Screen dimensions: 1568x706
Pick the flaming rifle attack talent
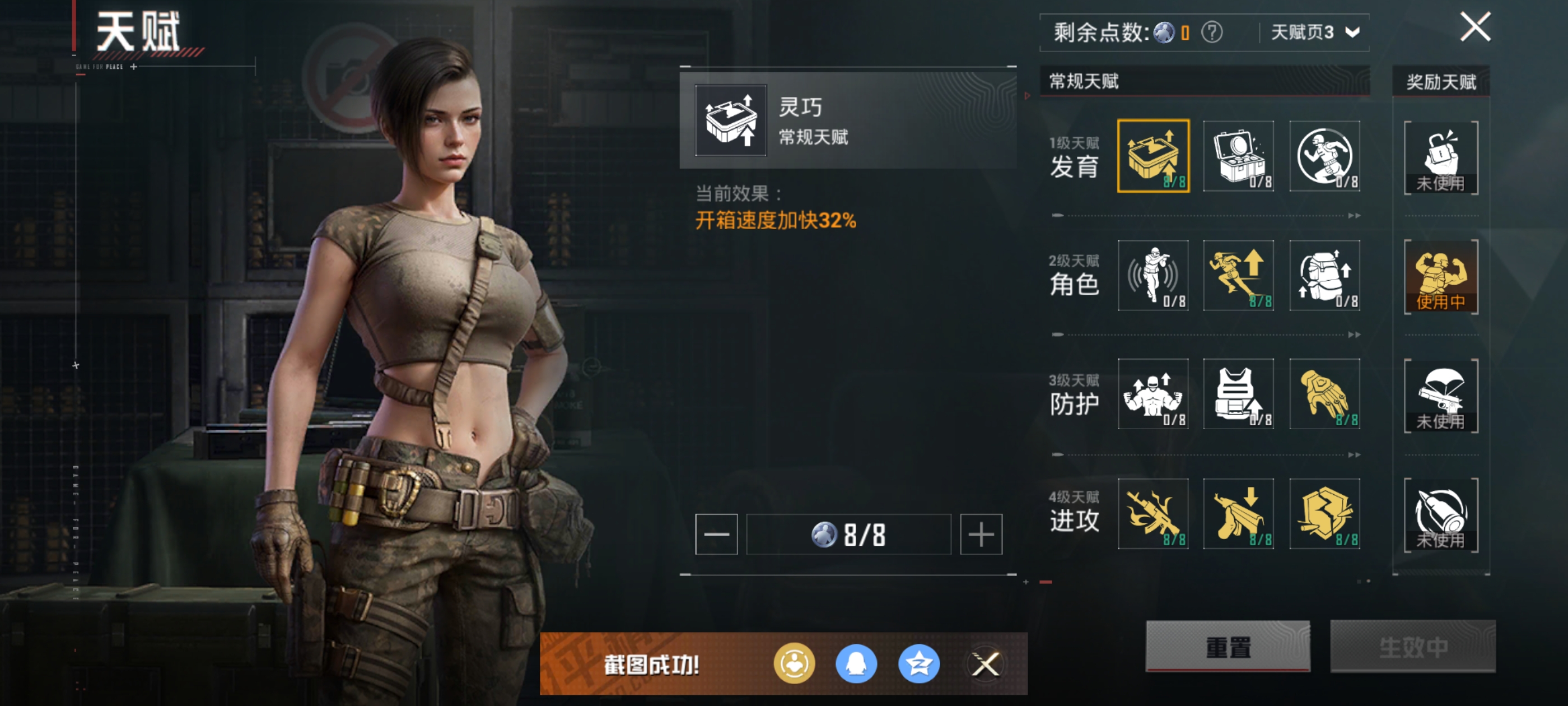tap(1153, 513)
